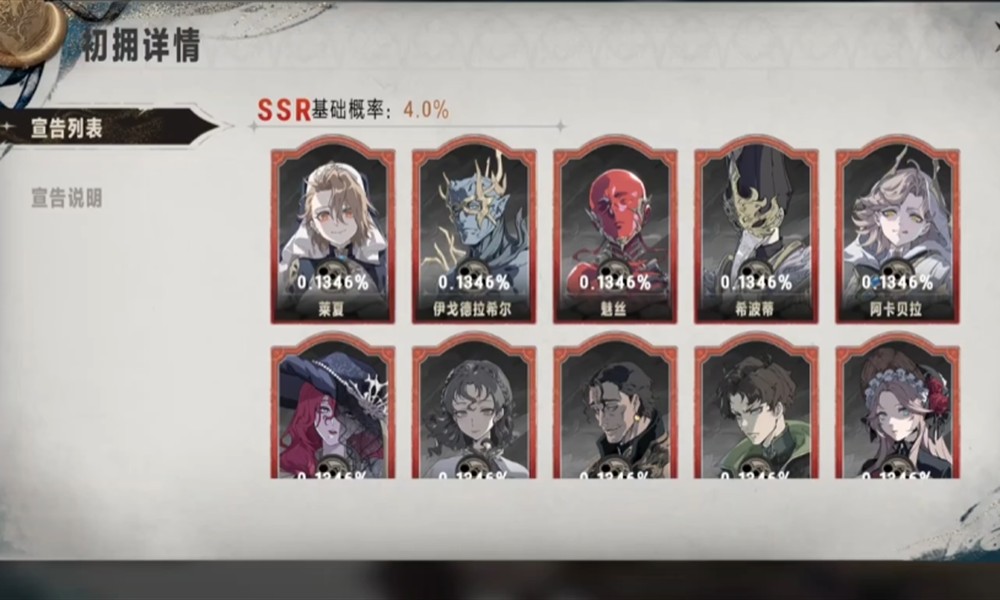Screen dimensions: 1000x600
Task: Switch to the 宣告列表 tab
Action: coord(68,129)
